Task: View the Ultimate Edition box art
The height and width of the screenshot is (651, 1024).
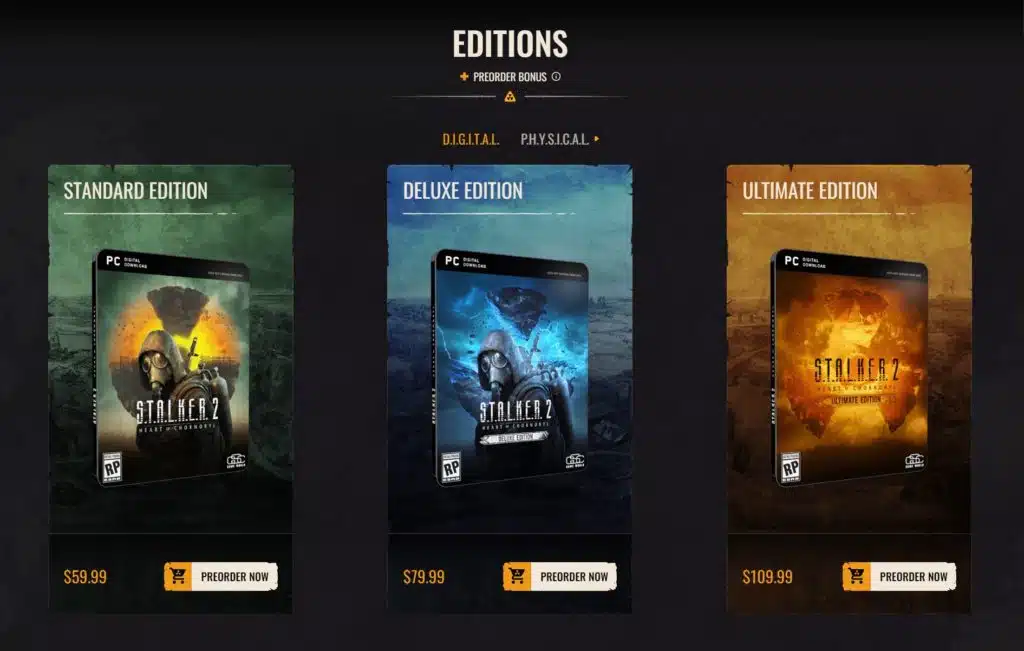Action: coord(849,367)
